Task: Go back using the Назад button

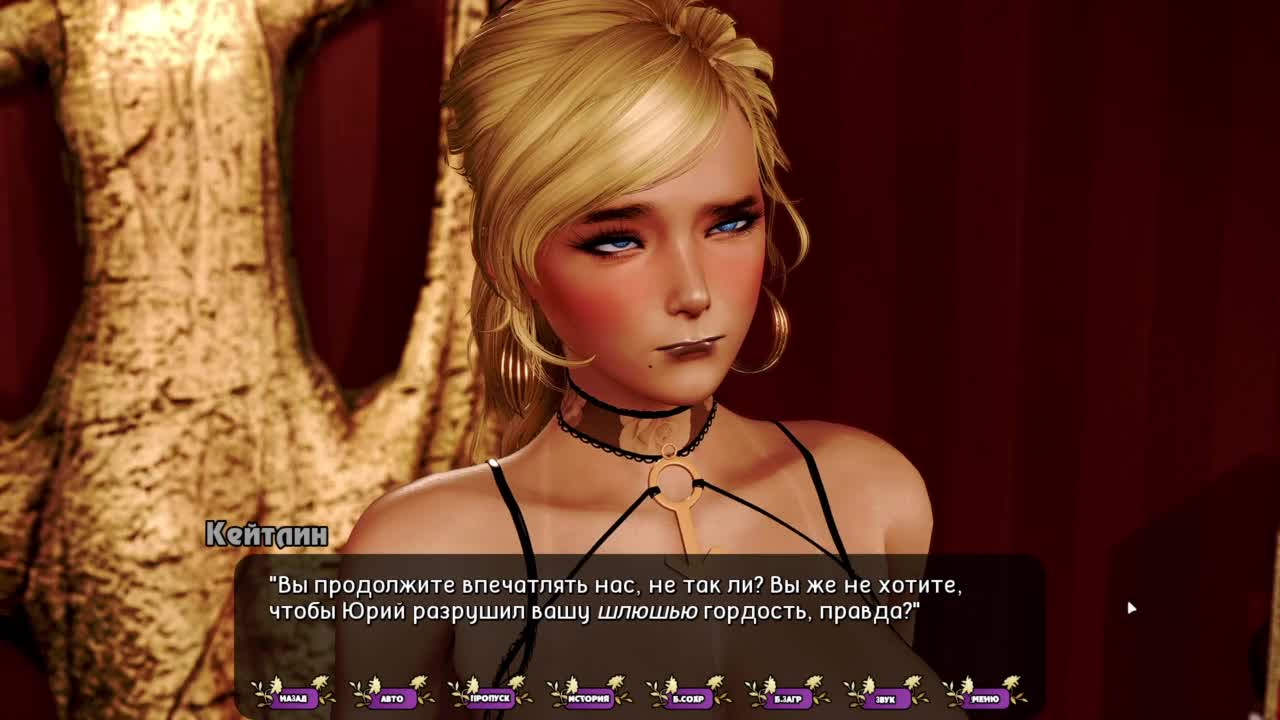Action: coord(293,698)
